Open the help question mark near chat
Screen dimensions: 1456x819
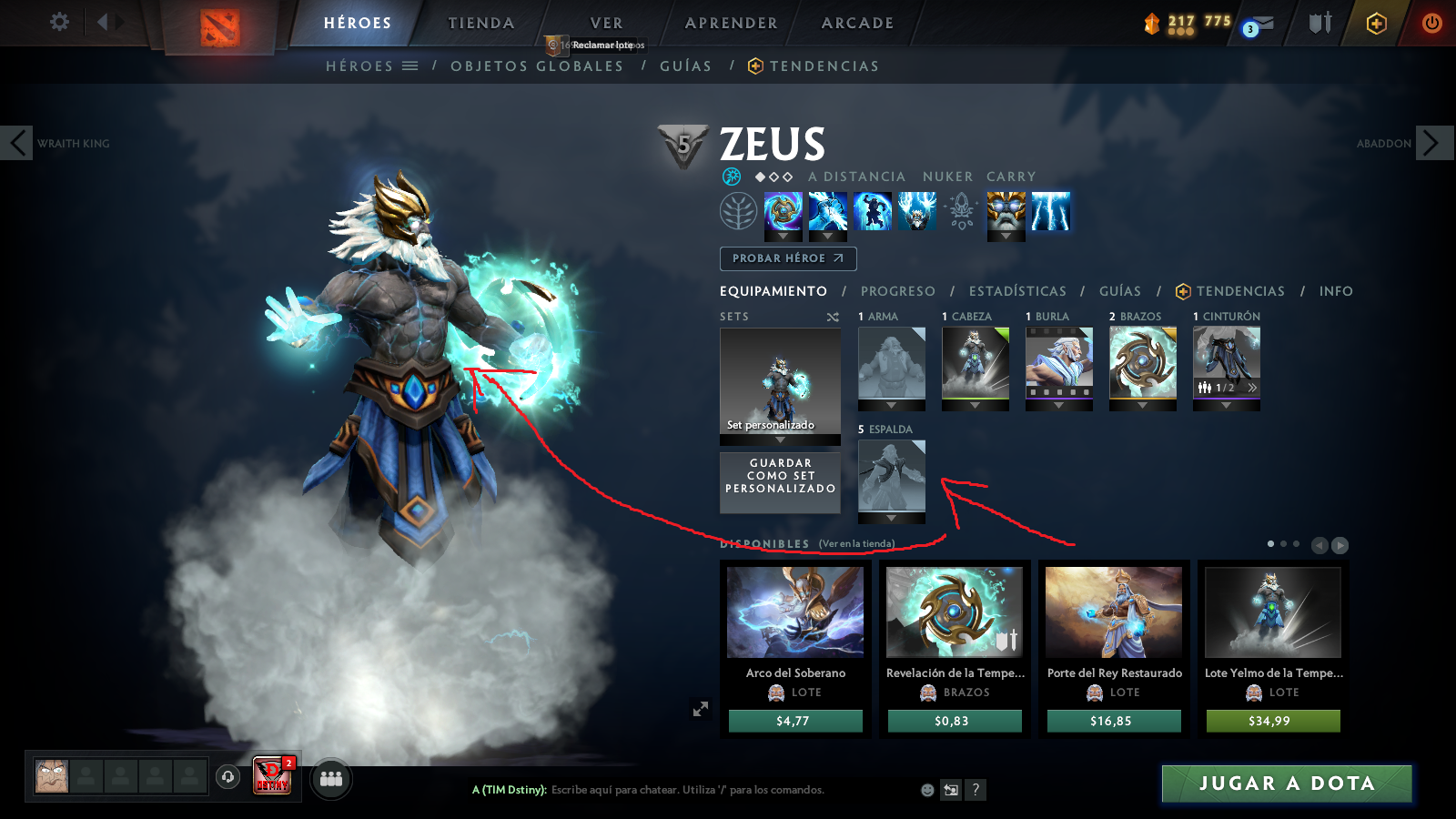(x=976, y=790)
